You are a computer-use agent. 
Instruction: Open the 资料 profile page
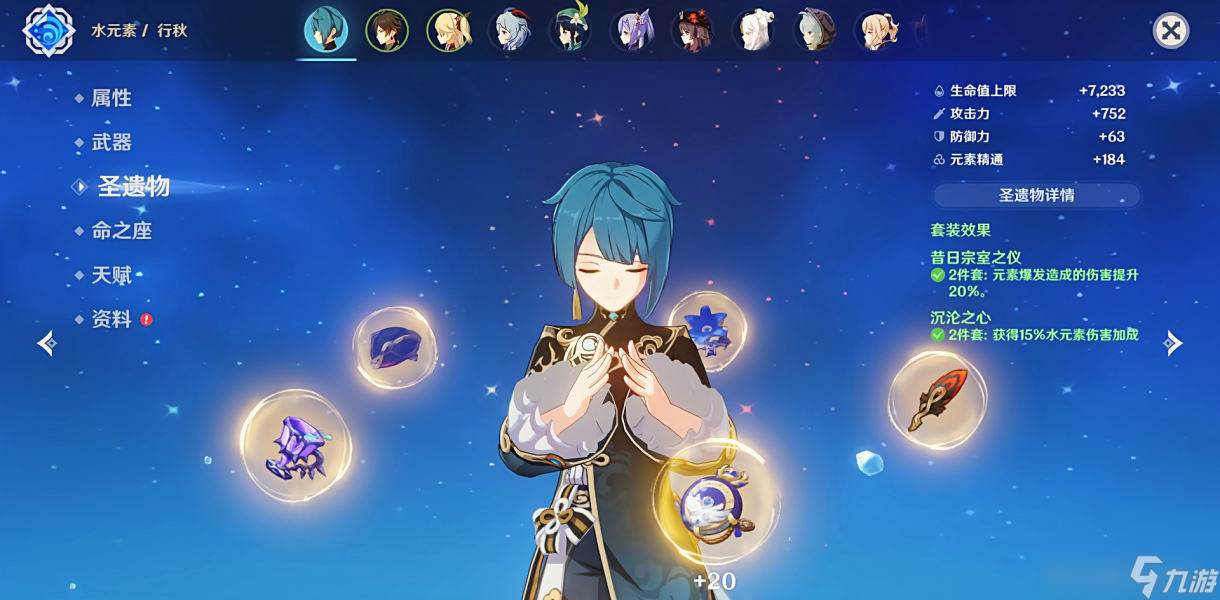click(111, 320)
